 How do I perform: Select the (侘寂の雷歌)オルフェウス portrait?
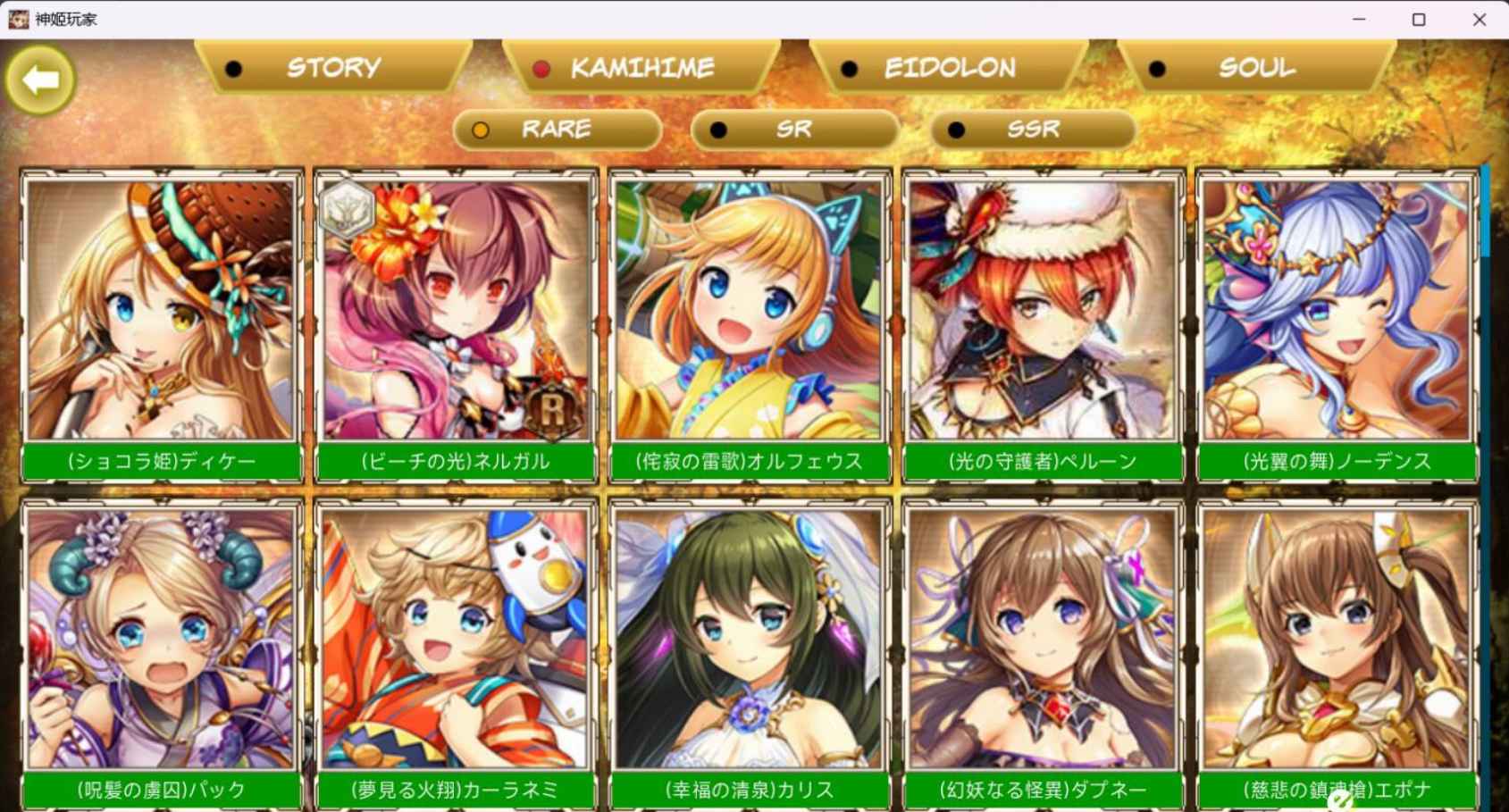point(749,313)
